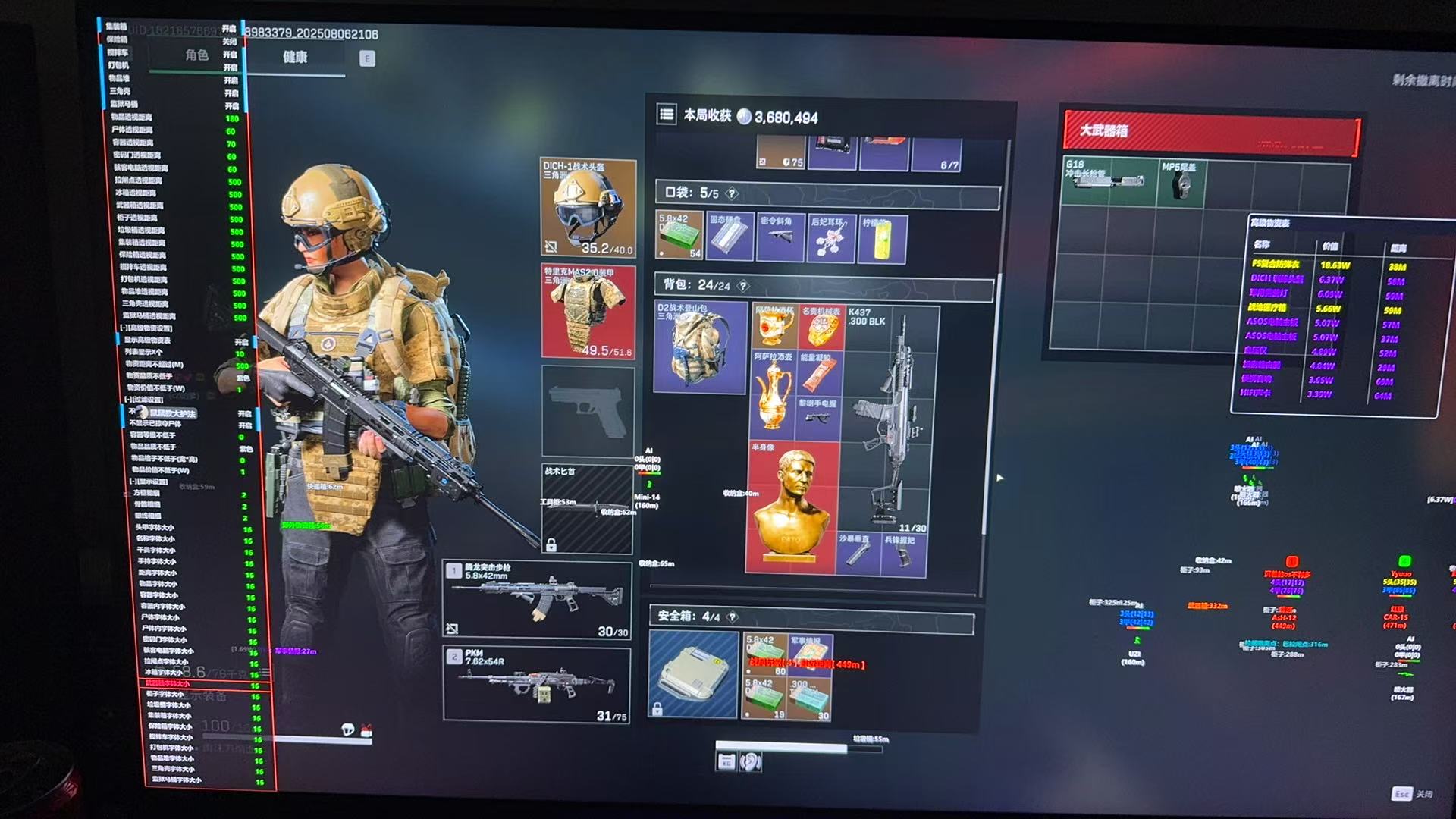Open the 角色 tab
Viewport: 1456px width, 819px height.
click(196, 55)
